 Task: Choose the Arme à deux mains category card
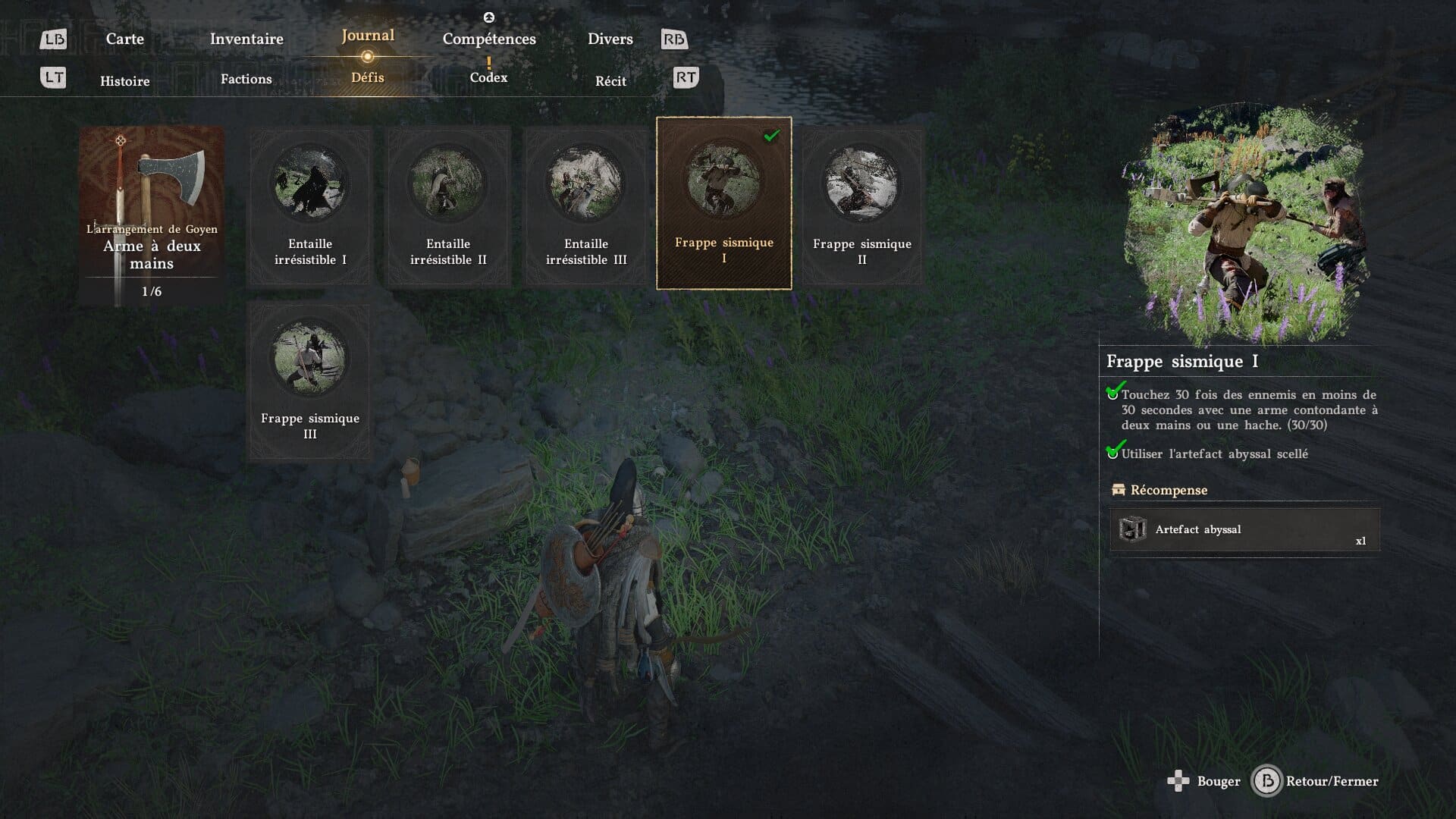152,216
